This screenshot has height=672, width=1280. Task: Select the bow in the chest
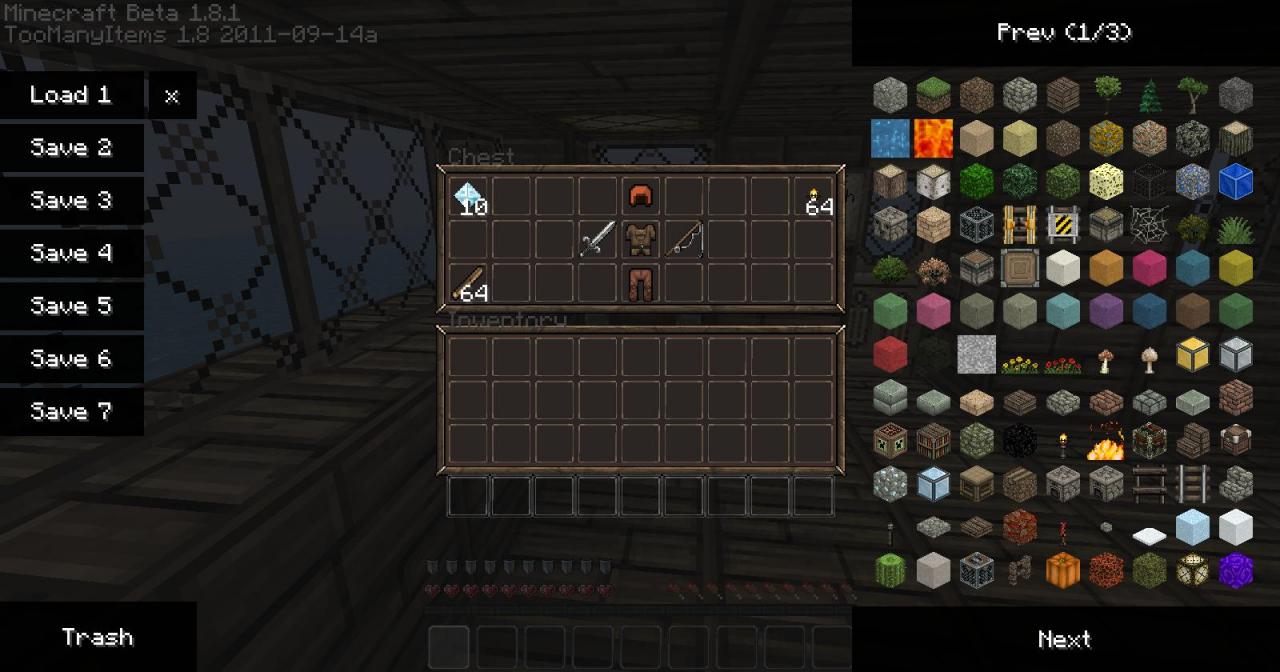[x=685, y=240]
